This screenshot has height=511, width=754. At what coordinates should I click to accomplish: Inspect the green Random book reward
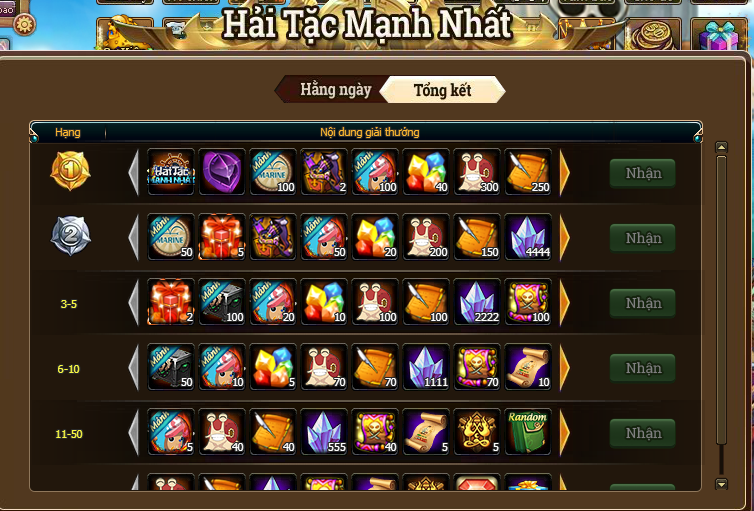tap(529, 433)
